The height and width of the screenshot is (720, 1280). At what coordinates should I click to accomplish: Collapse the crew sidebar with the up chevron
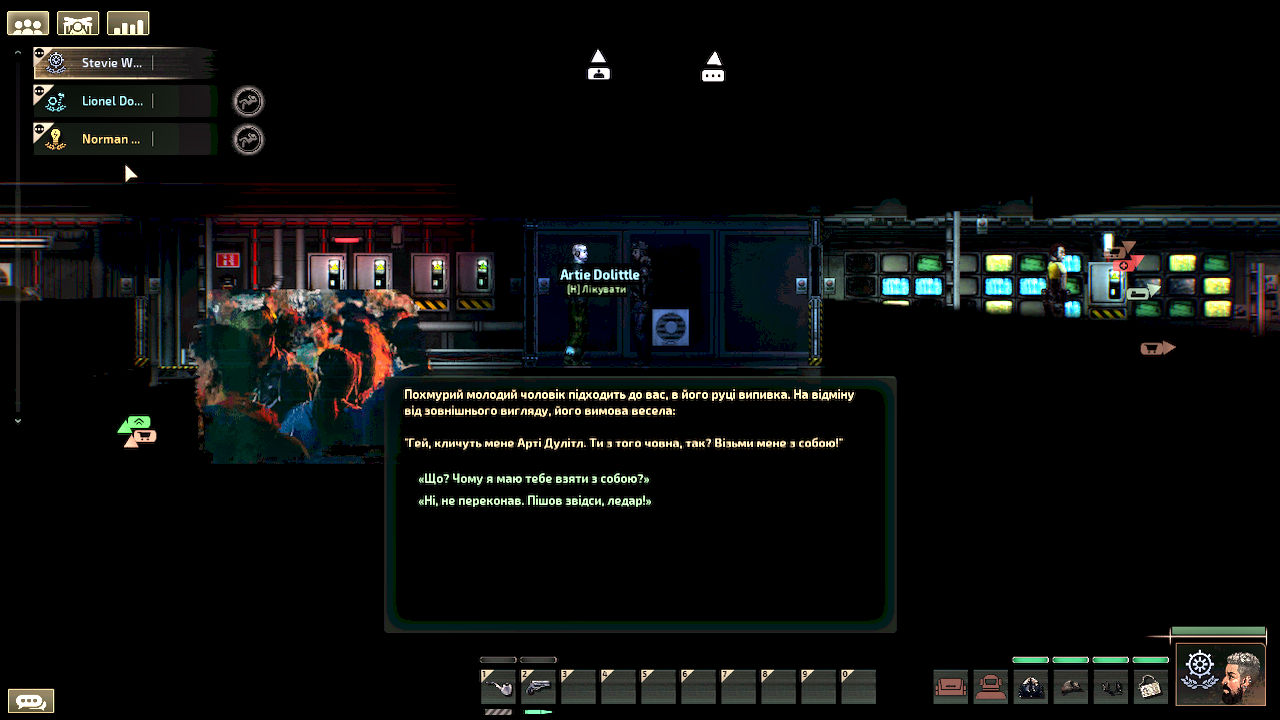click(17, 51)
